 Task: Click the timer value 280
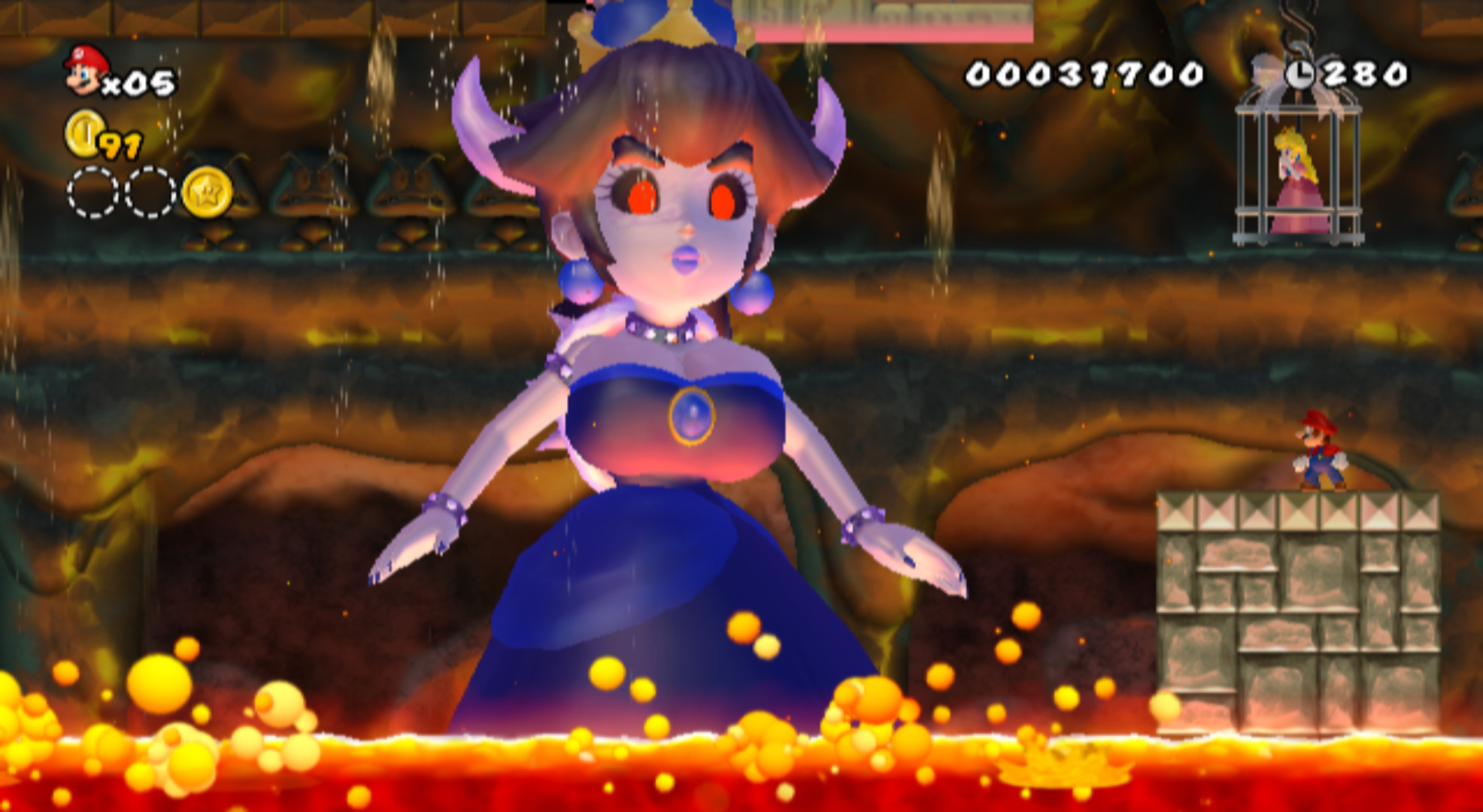pyautogui.click(x=1369, y=74)
